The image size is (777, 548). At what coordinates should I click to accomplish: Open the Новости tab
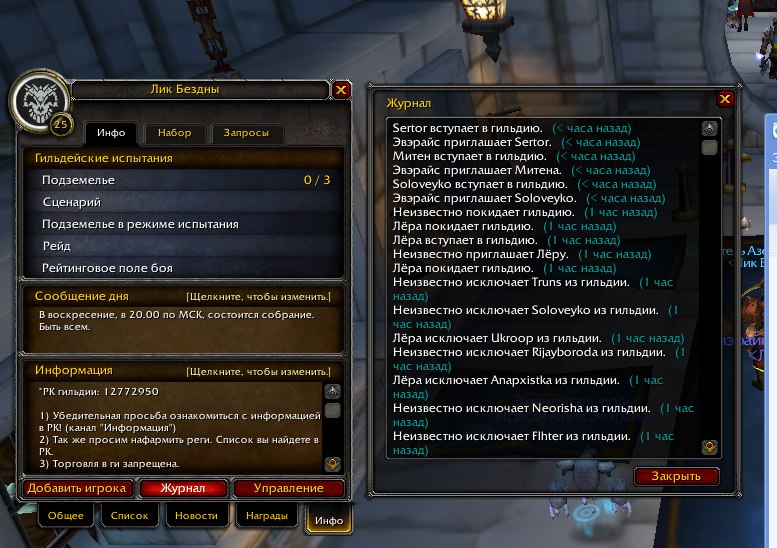click(197, 516)
